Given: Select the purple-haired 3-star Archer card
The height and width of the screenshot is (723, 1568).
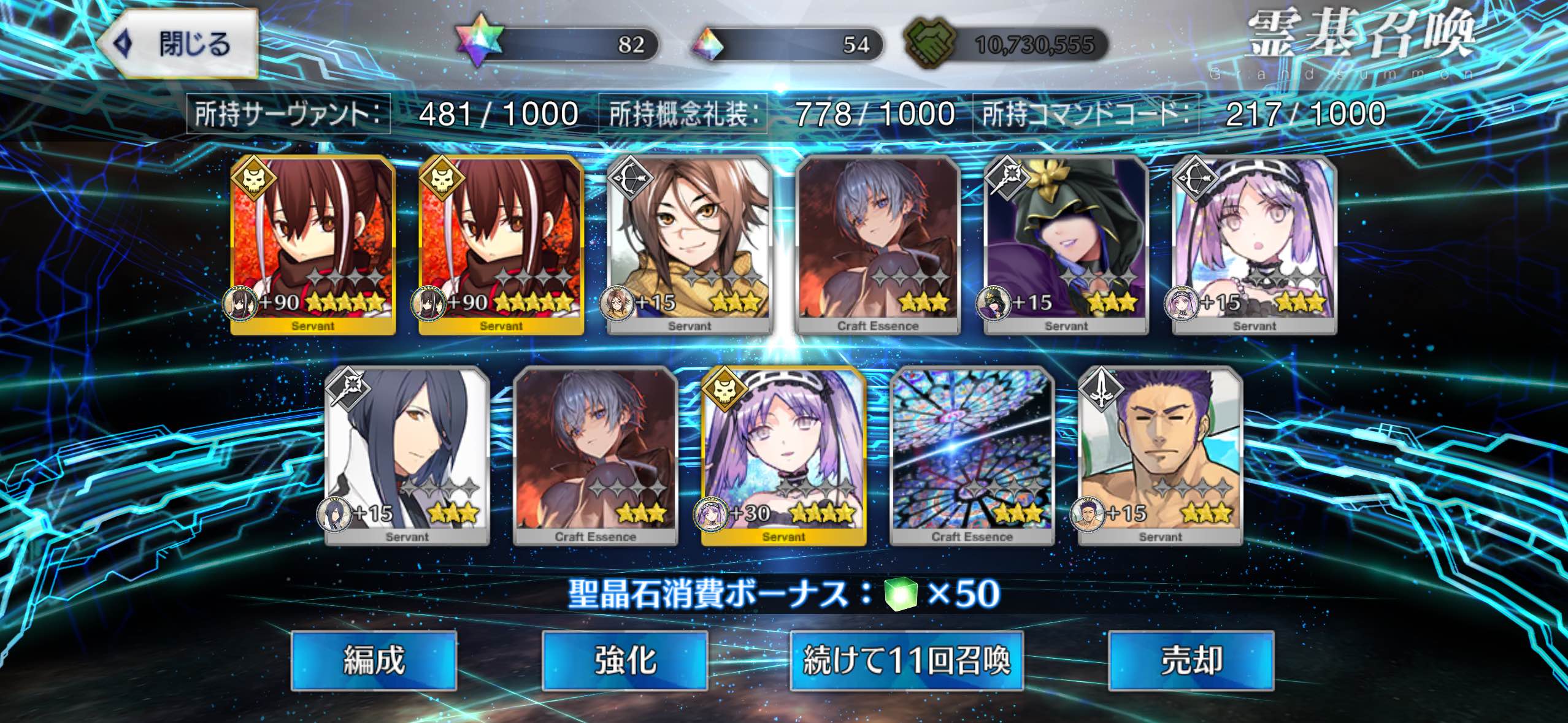Looking at the screenshot, I should click(1254, 245).
